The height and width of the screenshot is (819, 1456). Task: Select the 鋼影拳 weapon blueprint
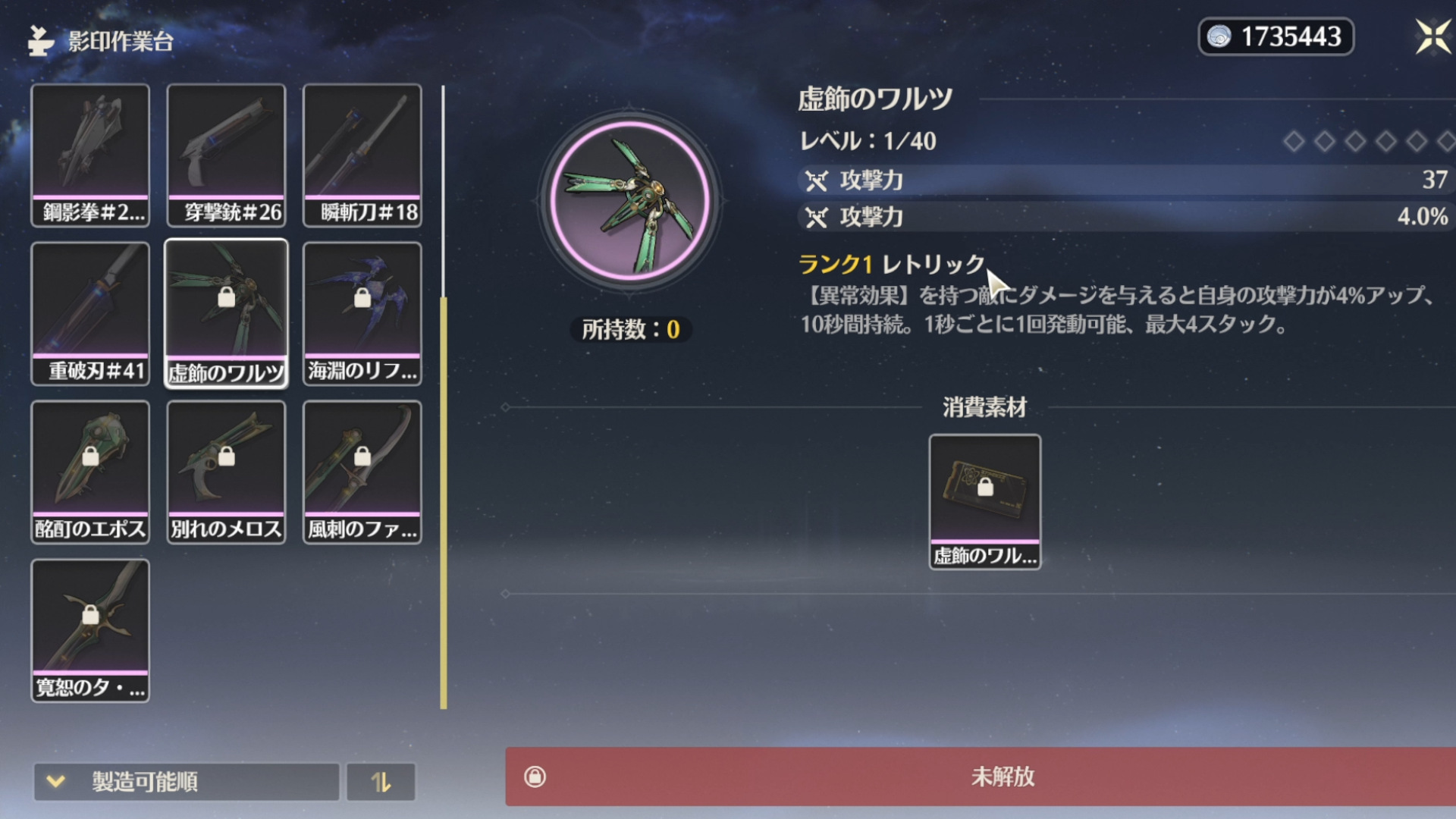pyautogui.click(x=90, y=155)
